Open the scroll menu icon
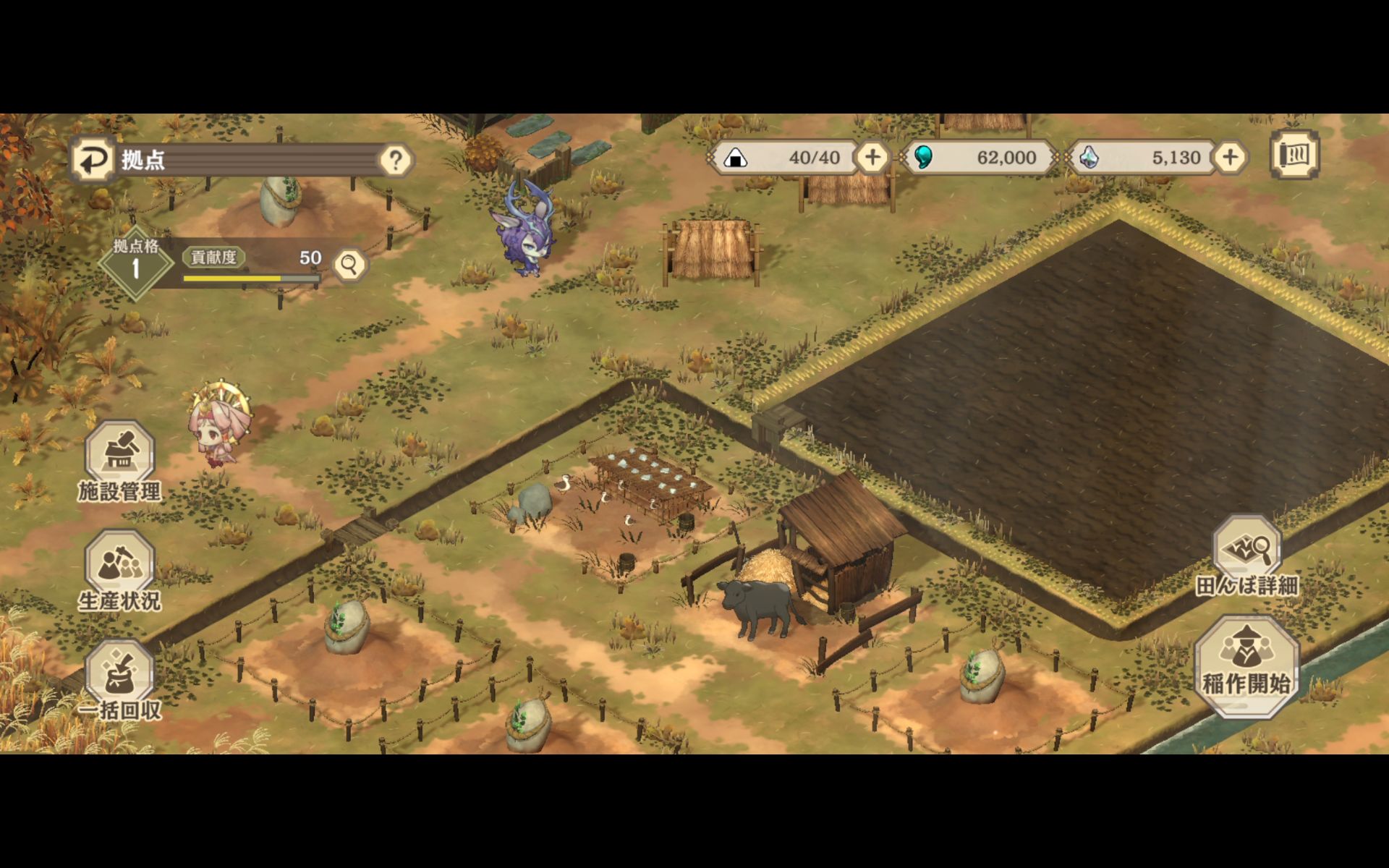 click(x=1294, y=154)
